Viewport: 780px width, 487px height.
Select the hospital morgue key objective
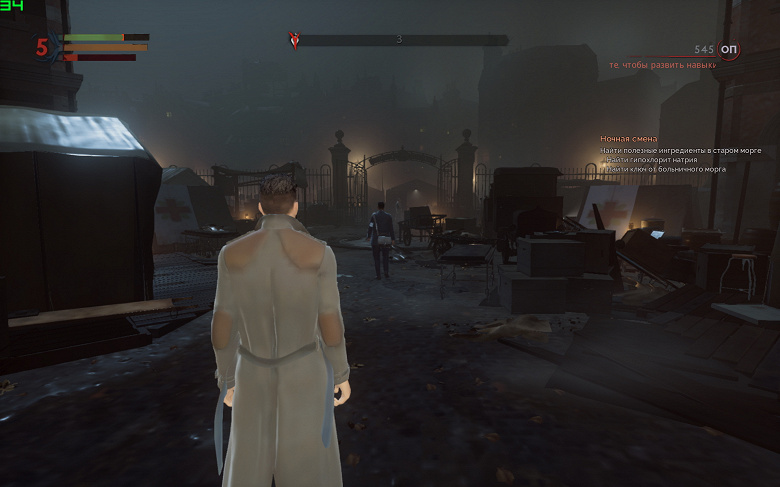[666, 170]
